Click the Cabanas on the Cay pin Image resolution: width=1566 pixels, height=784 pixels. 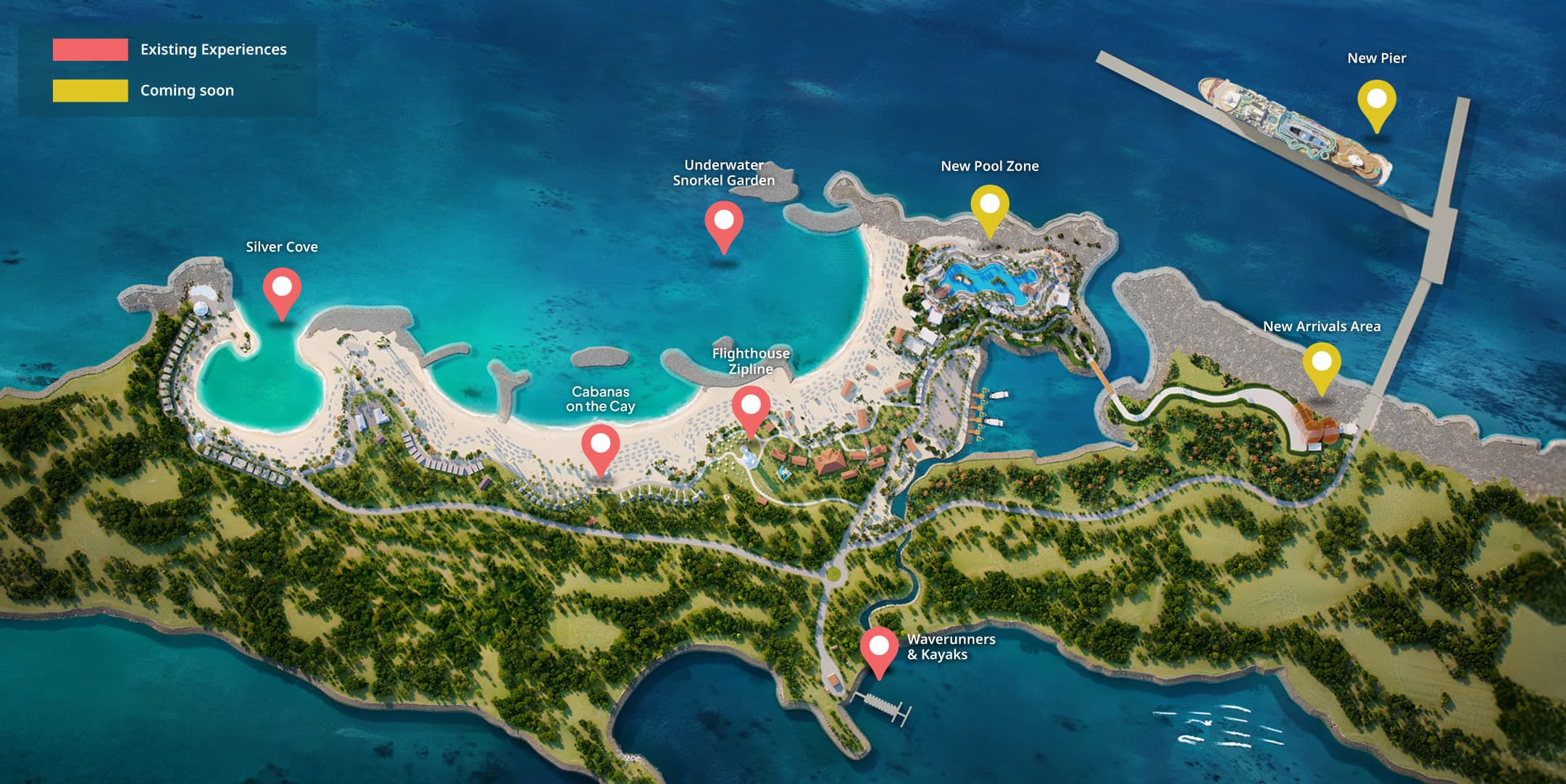pos(601,446)
